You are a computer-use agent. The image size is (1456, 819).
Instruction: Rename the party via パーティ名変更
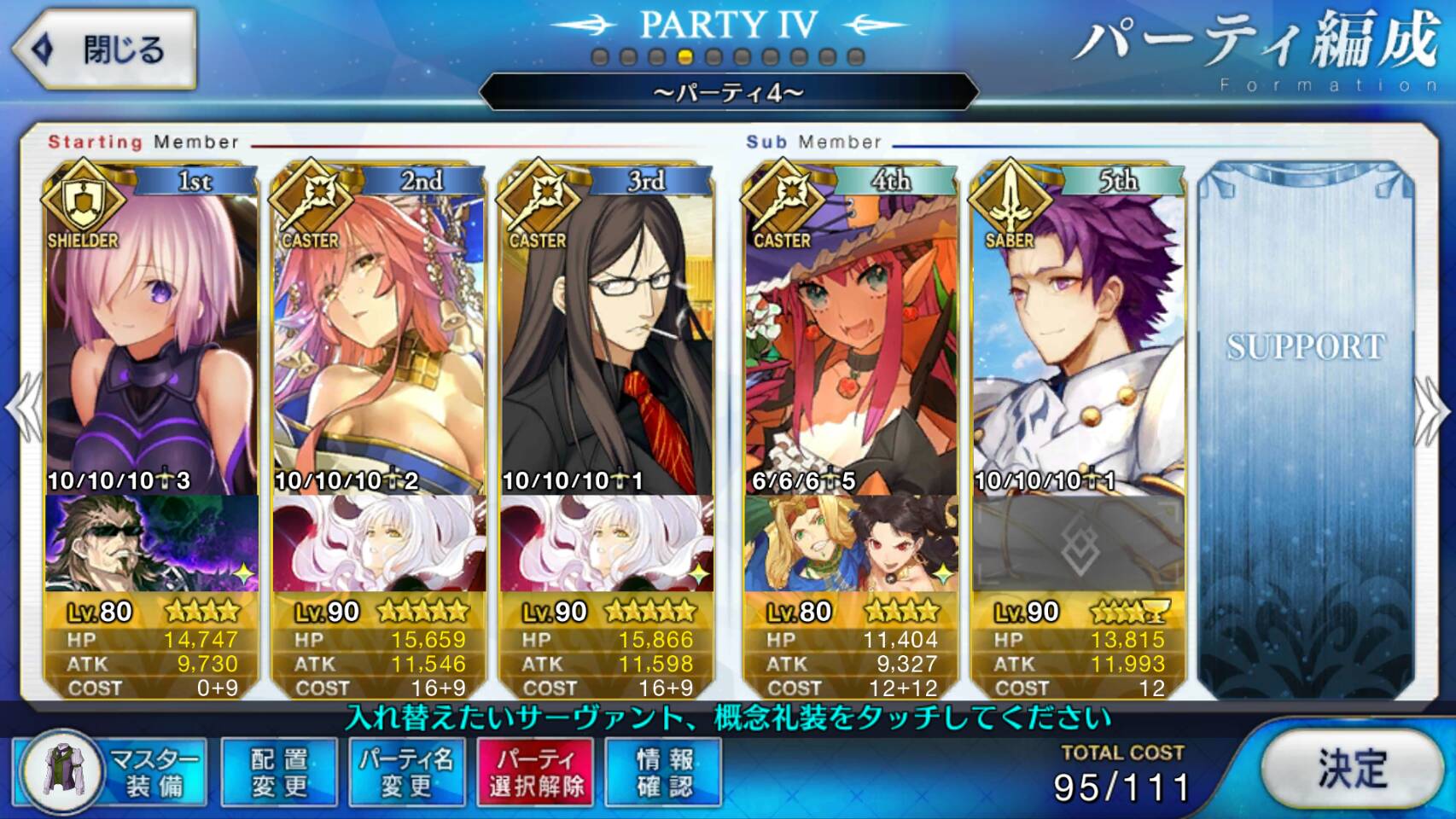[x=406, y=772]
